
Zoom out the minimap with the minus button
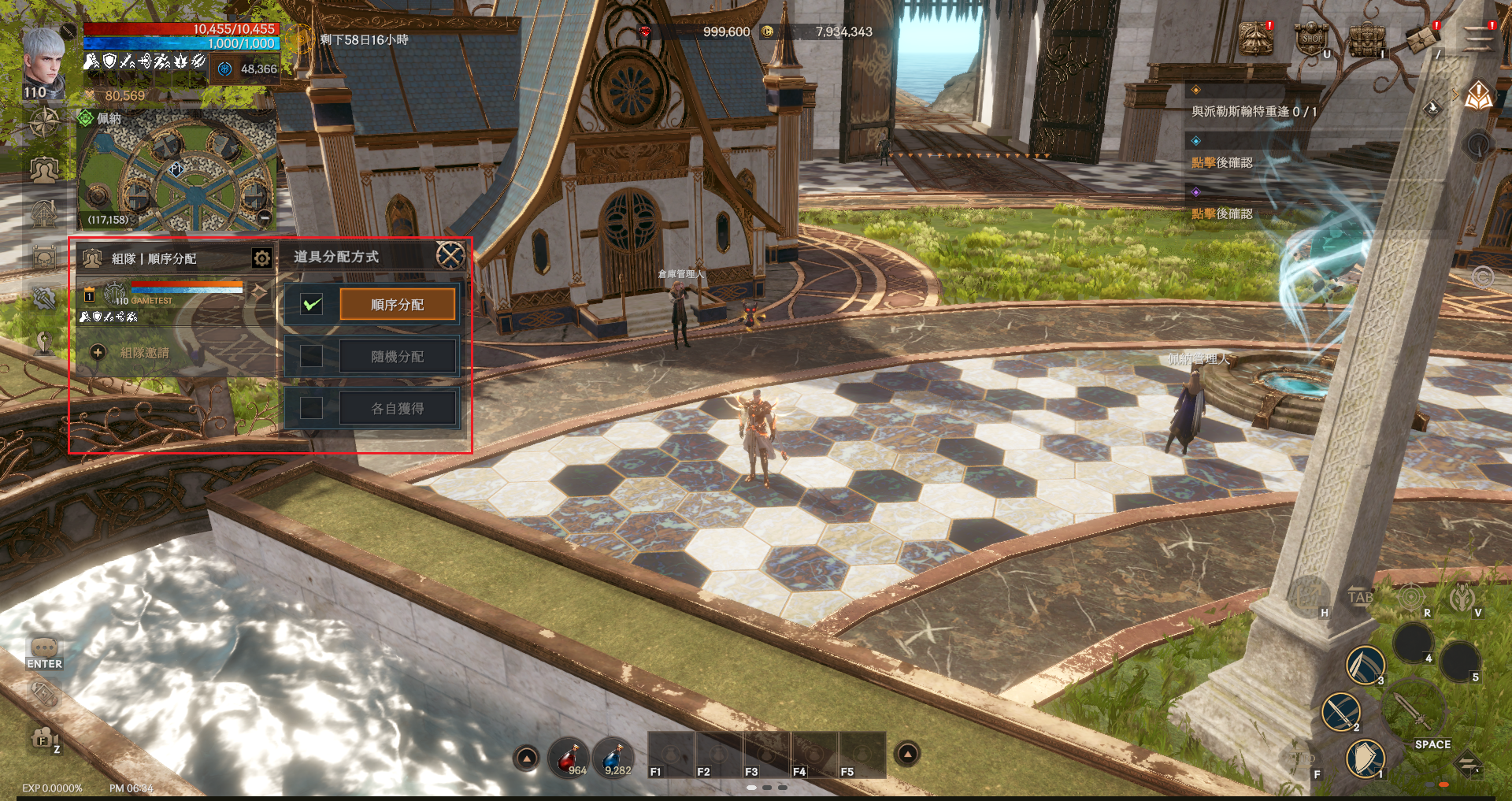[265, 217]
